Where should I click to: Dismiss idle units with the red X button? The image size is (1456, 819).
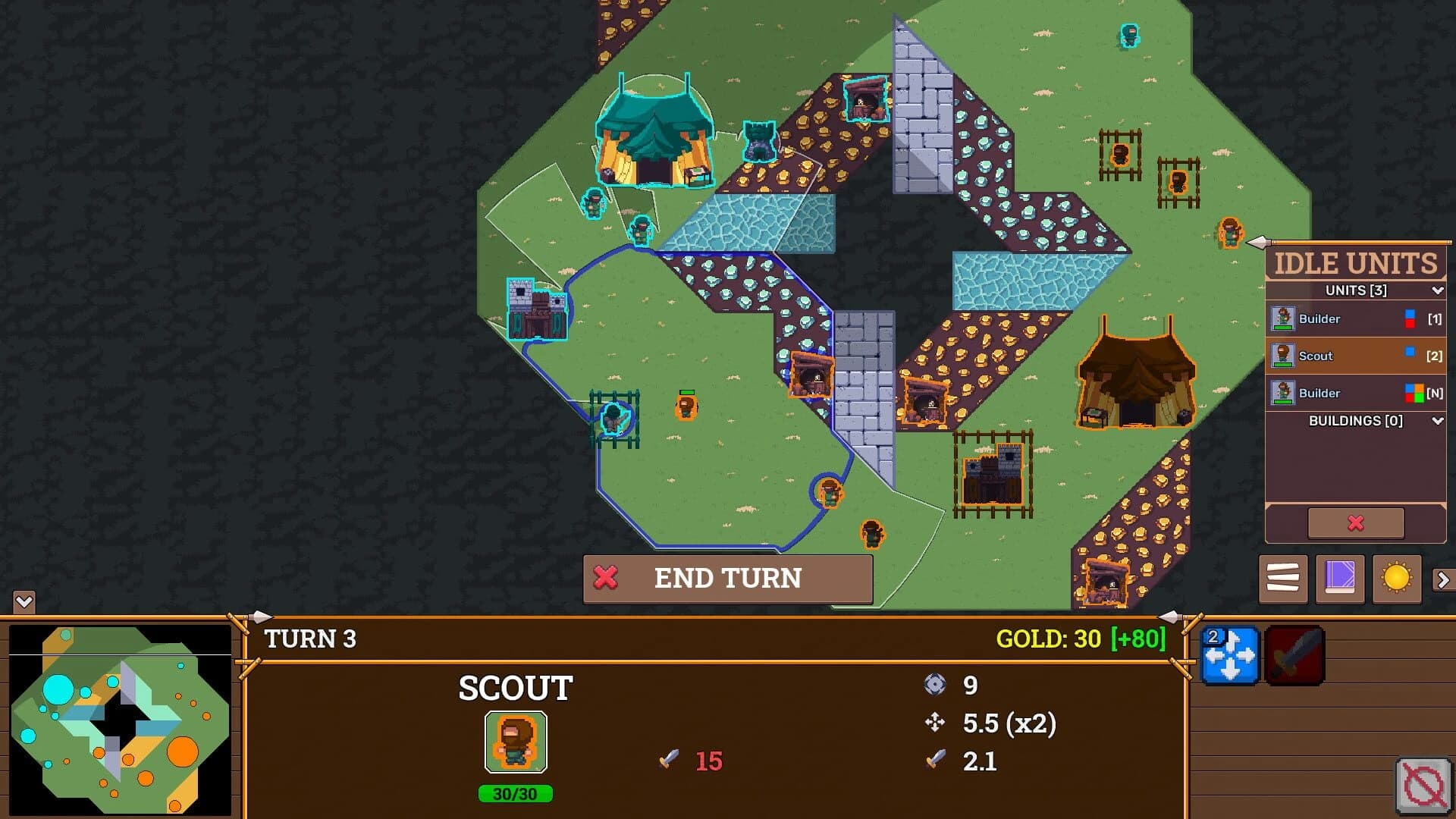pyautogui.click(x=1354, y=522)
